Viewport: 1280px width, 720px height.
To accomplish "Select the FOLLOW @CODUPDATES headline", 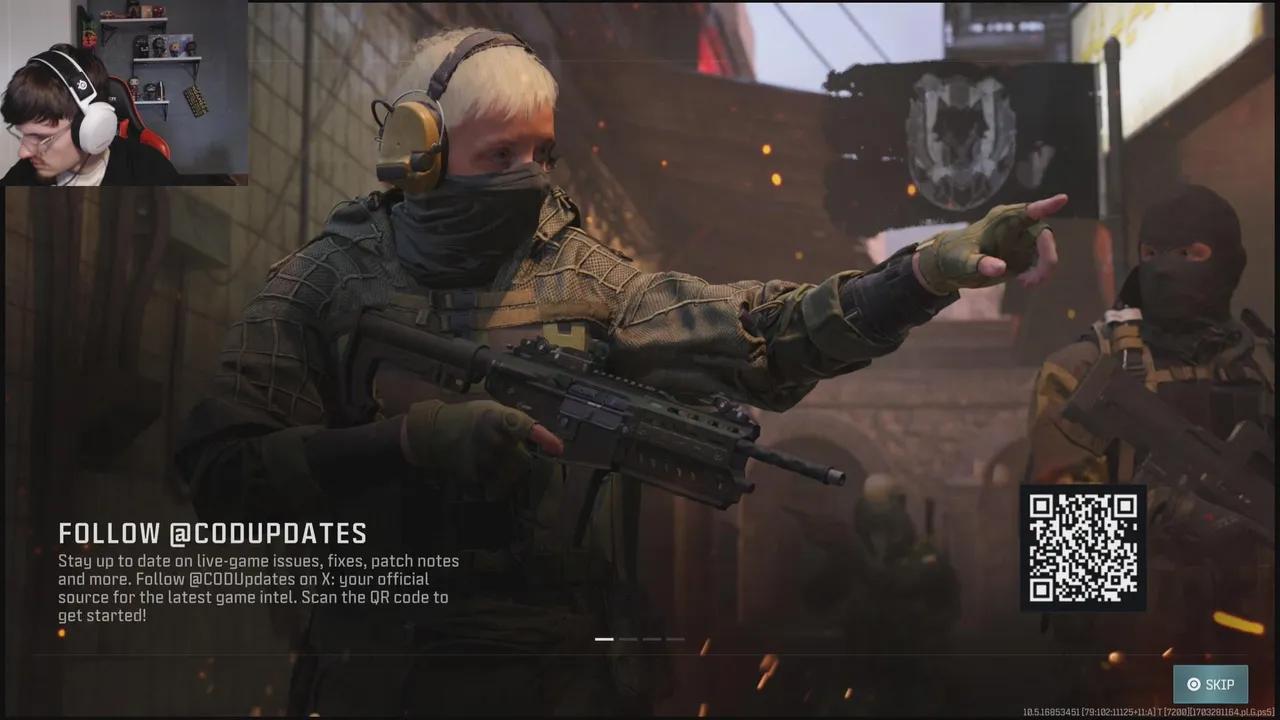I will tap(213, 533).
